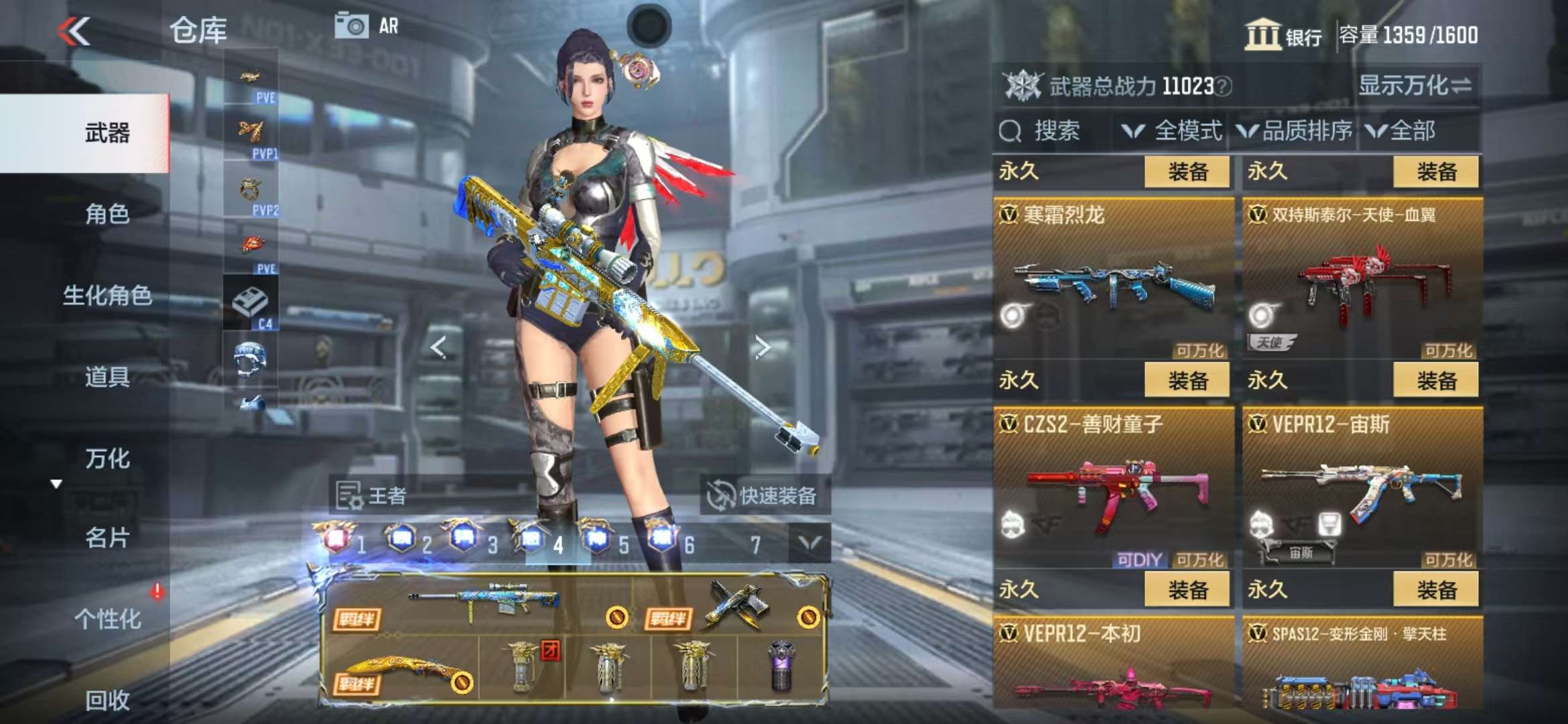Open the 银行 bank
This screenshot has width=1568, height=724.
1283,35
